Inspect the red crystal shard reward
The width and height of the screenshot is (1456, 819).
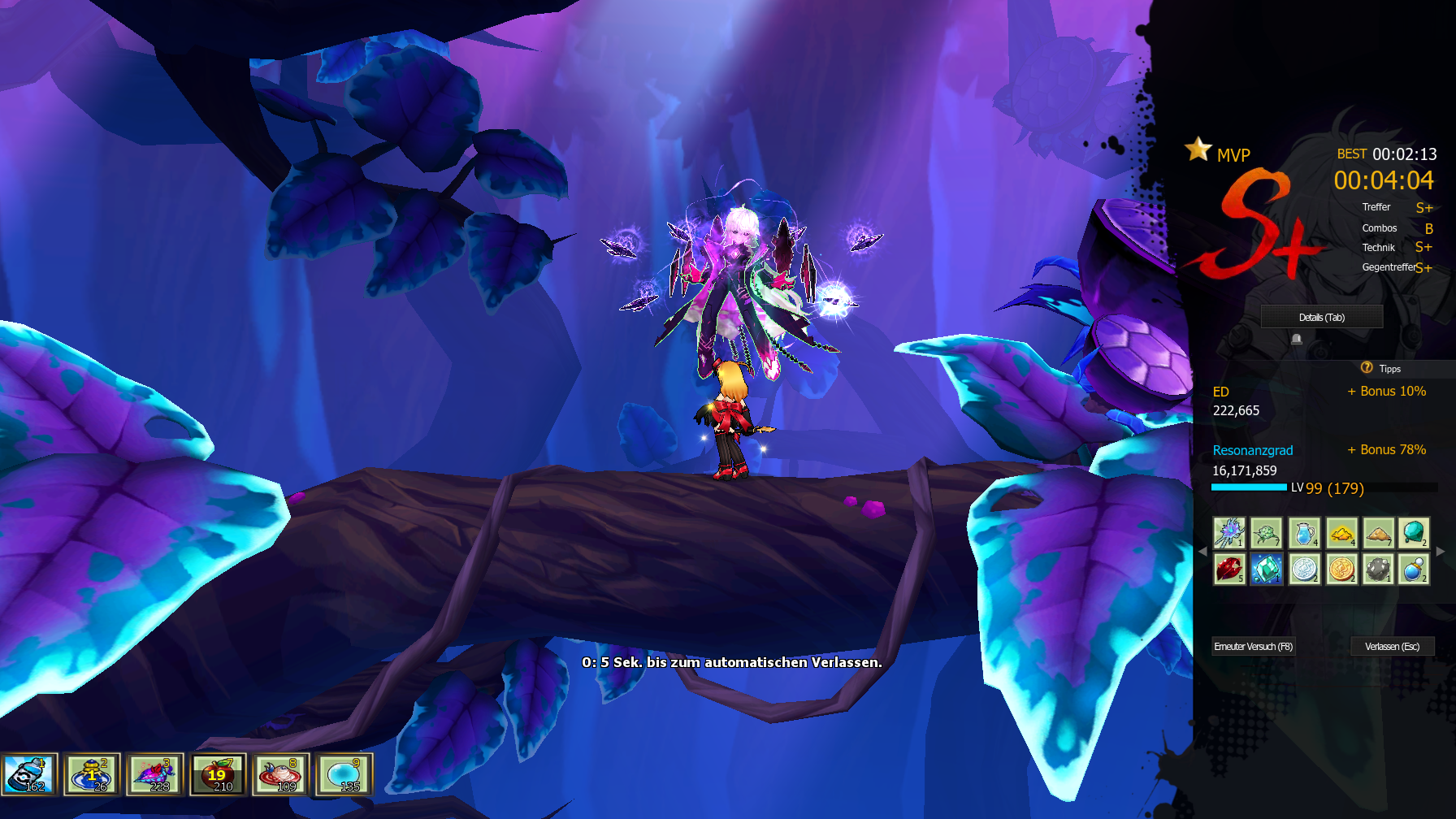pyautogui.click(x=1229, y=569)
